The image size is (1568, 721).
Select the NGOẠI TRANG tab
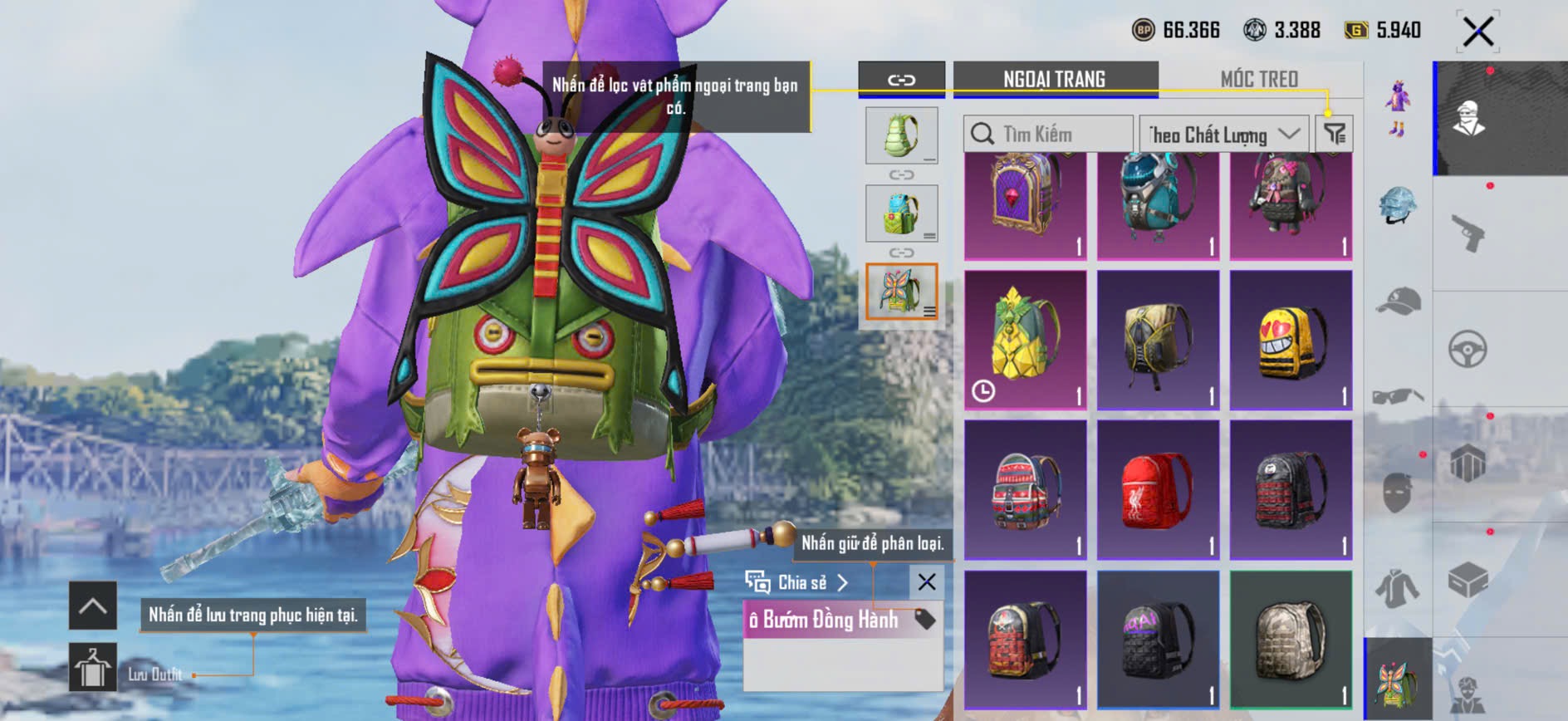1054,79
